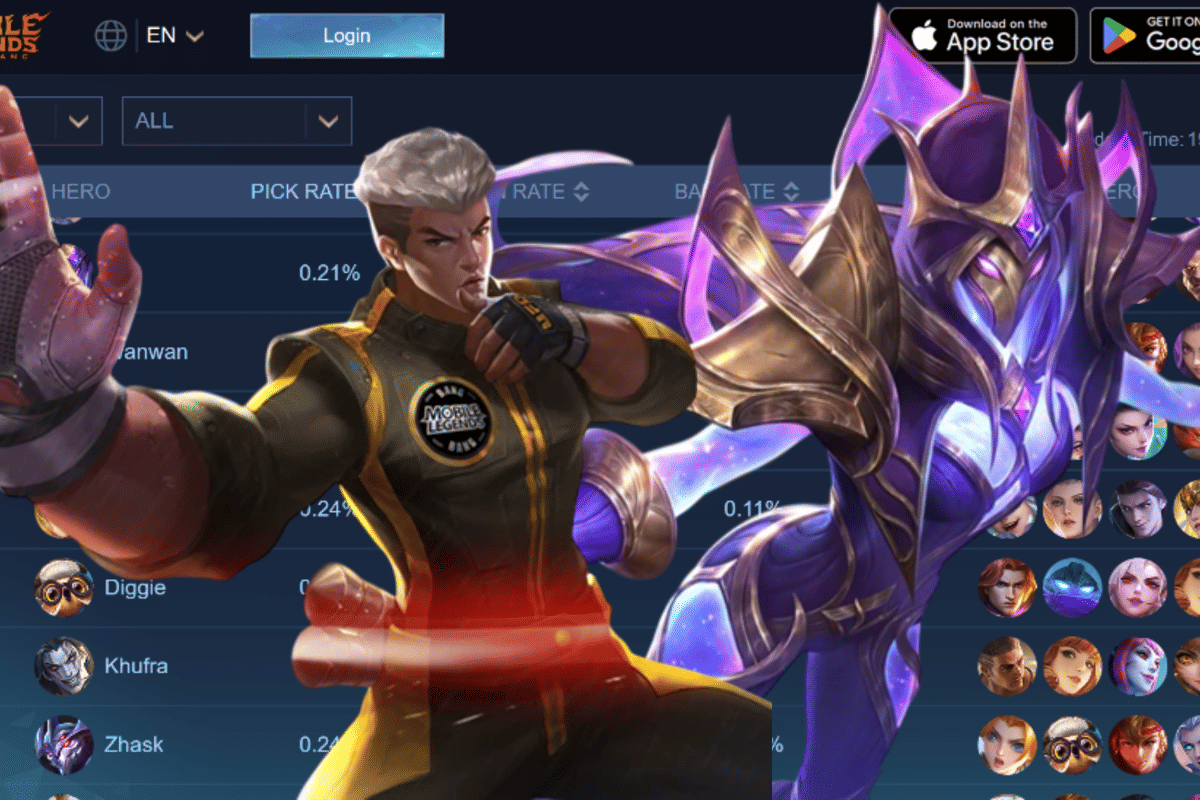Select the Zhask hero row
This screenshot has width=1200, height=800.
pyautogui.click(x=133, y=744)
